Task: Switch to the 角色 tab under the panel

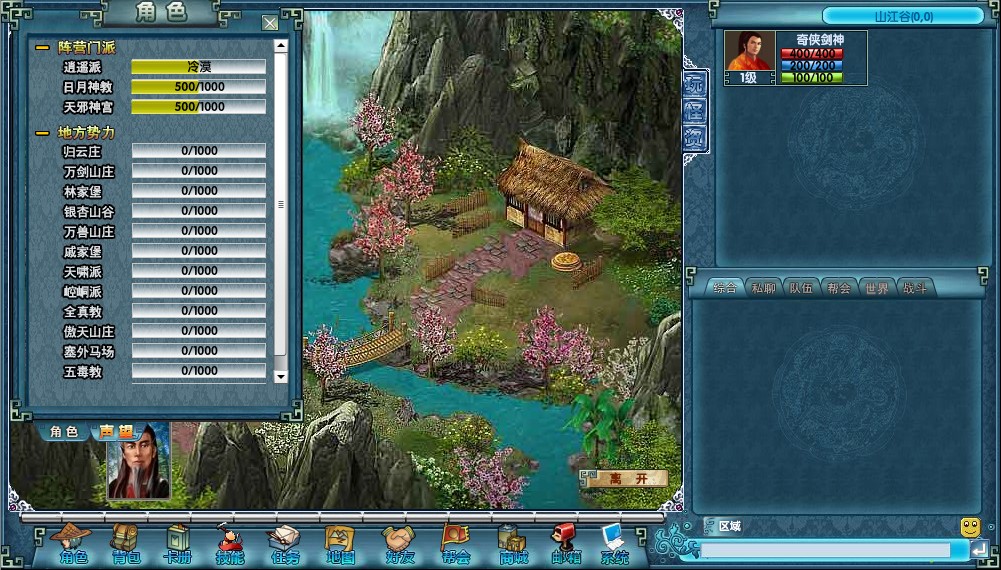Action: [x=64, y=431]
